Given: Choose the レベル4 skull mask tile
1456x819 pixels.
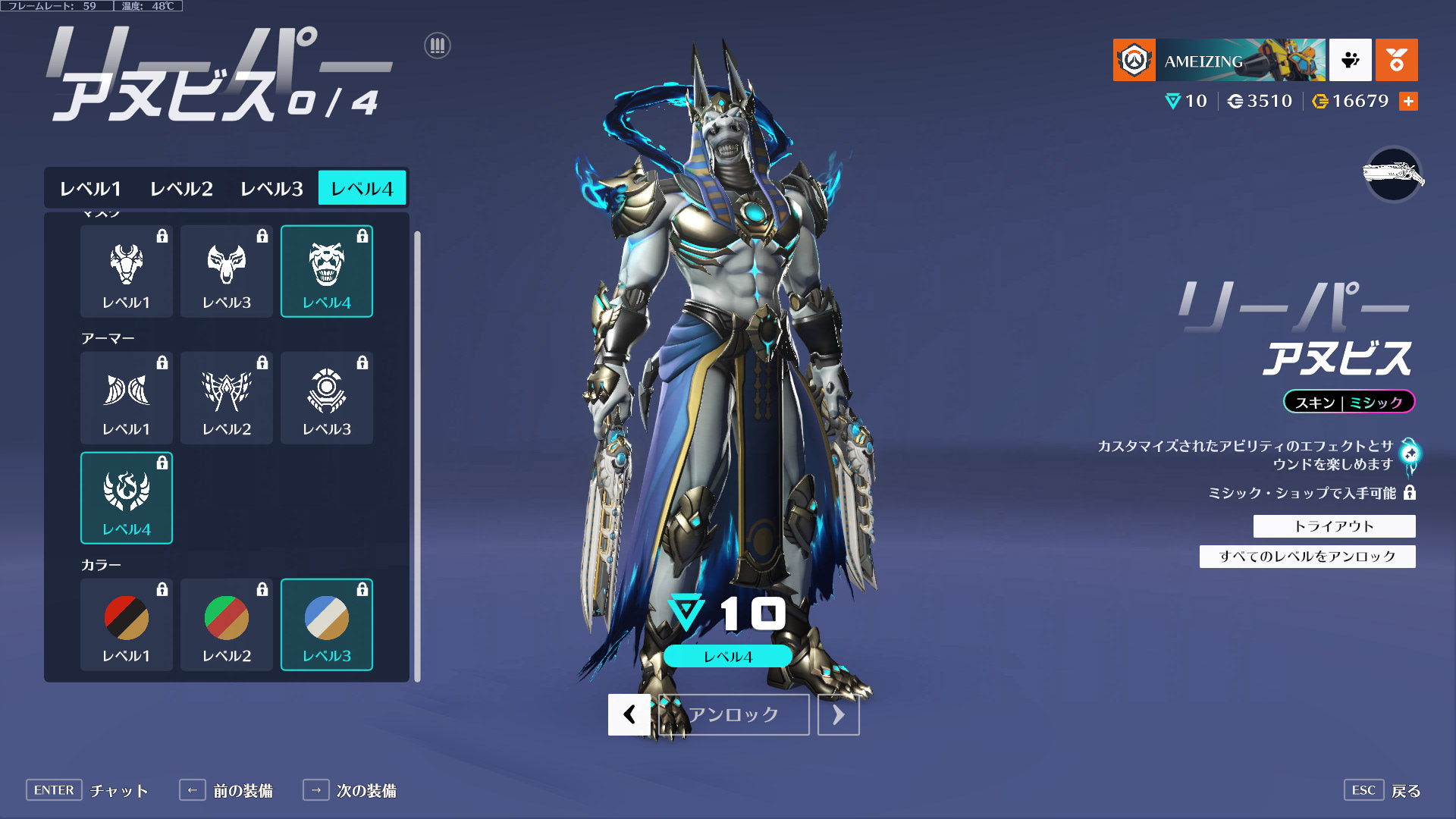Looking at the screenshot, I should click(327, 271).
